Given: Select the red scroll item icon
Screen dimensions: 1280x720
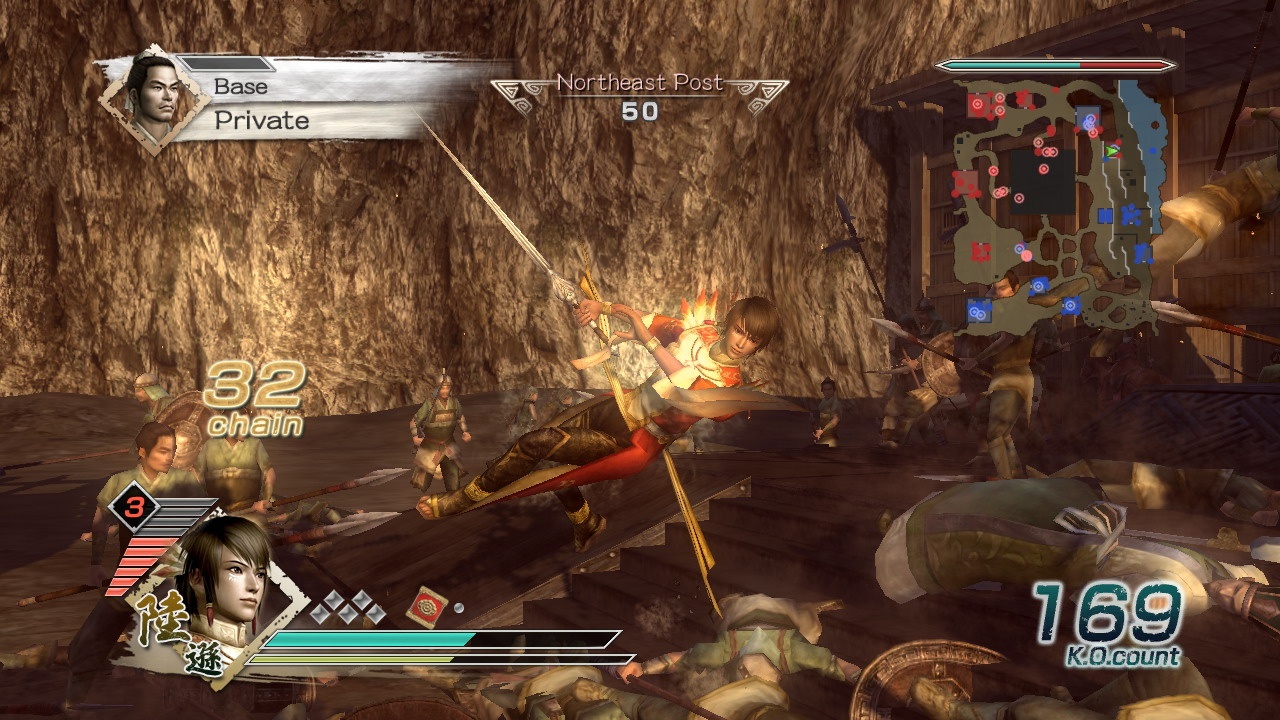Looking at the screenshot, I should (426, 607).
